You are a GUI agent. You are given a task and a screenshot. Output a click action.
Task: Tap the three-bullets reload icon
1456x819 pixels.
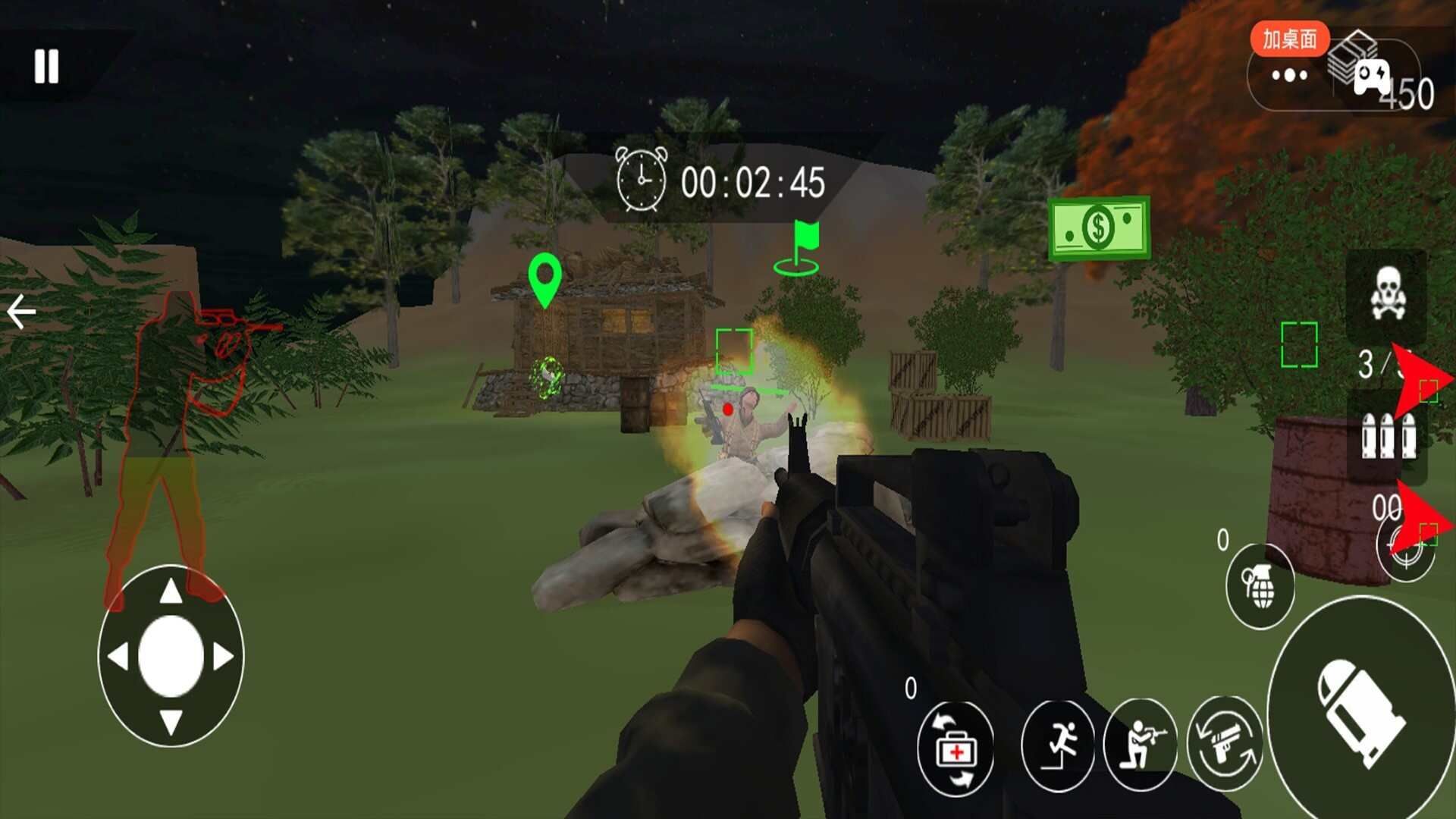[x=1387, y=436]
